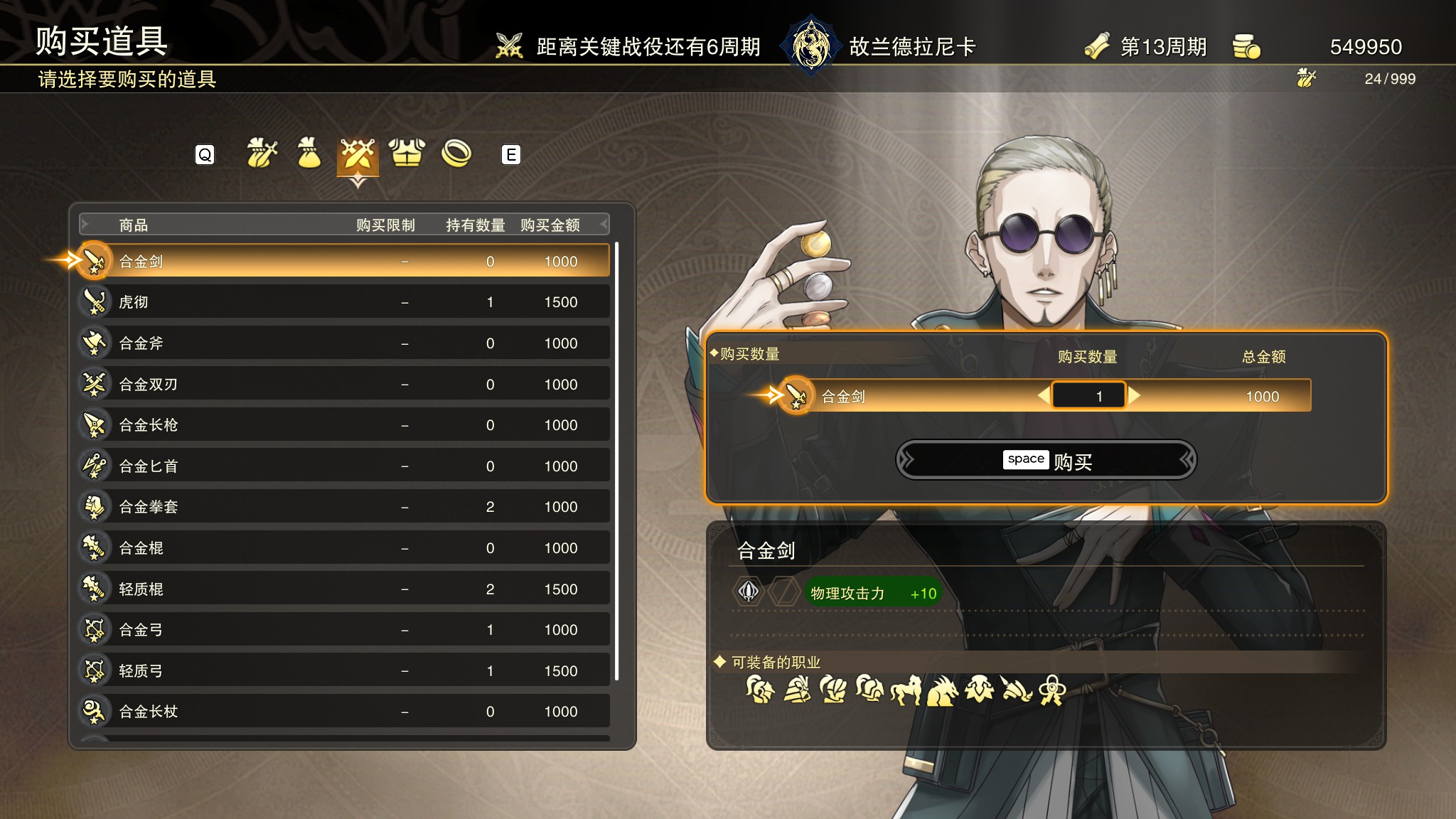Open the first sack-and-sword category tab

[x=261, y=154]
